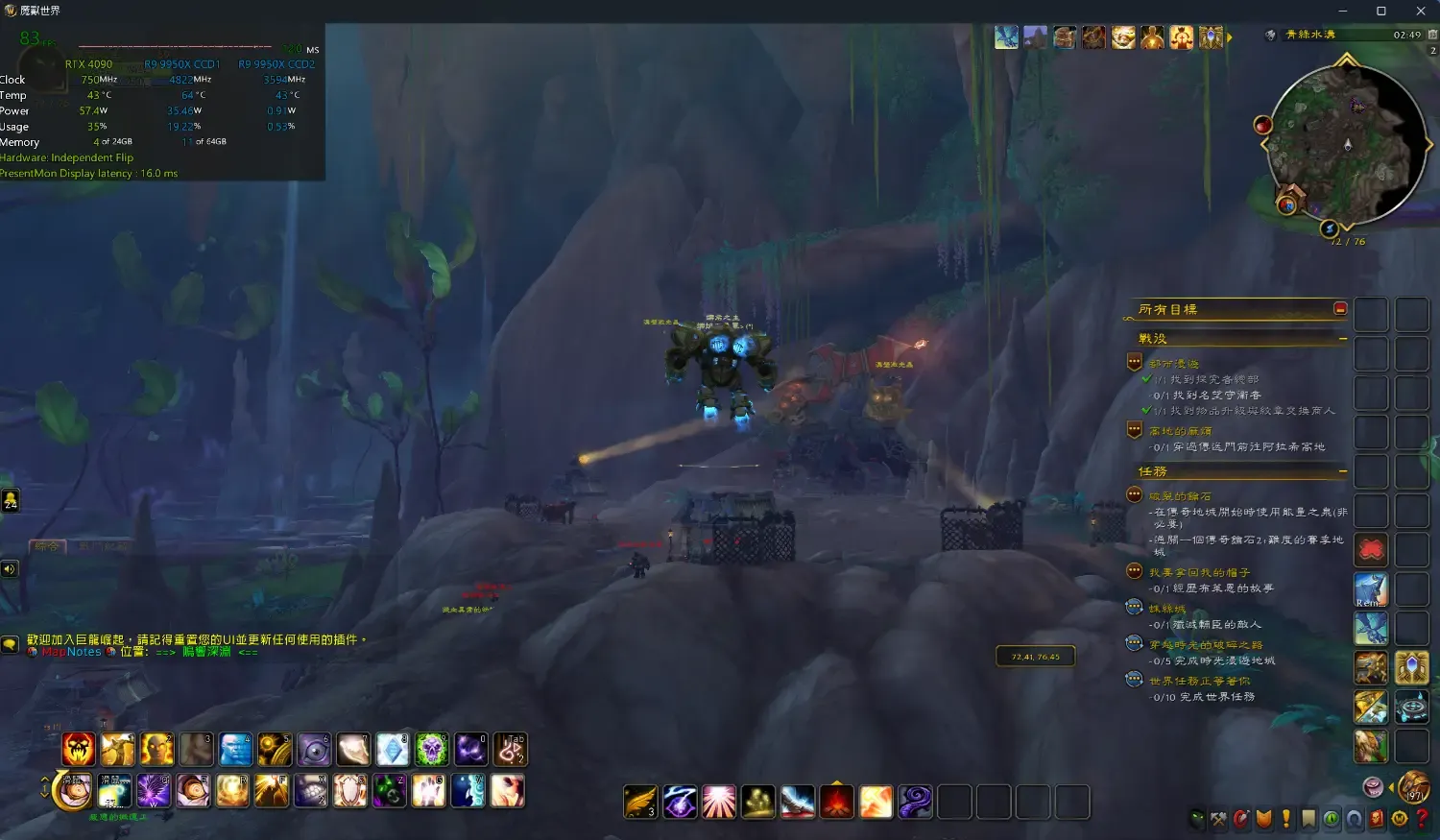Collapse the 所有目標 objectives tracker

(x=1340, y=308)
